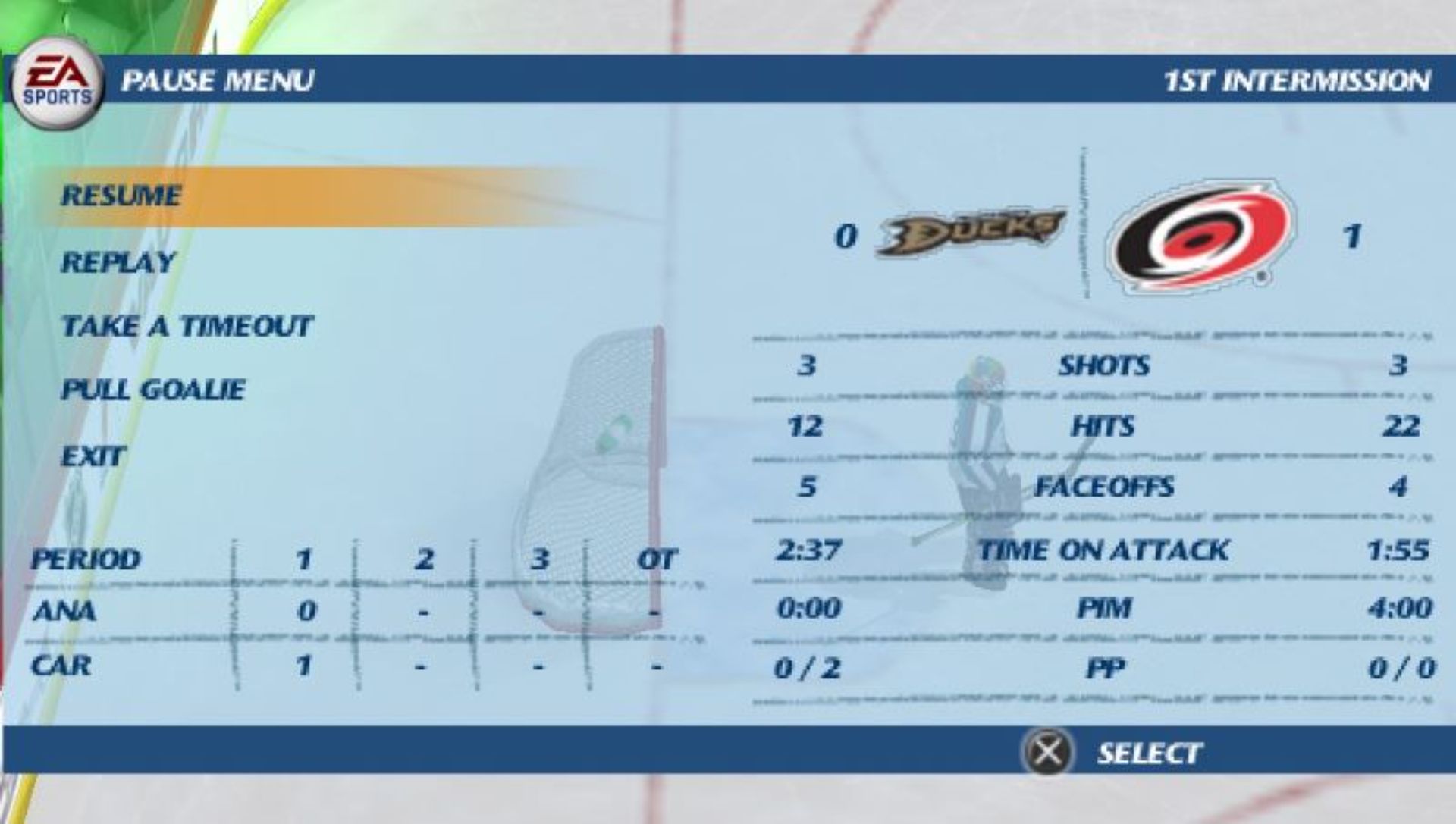Click the EA Sports logo

tap(57, 78)
